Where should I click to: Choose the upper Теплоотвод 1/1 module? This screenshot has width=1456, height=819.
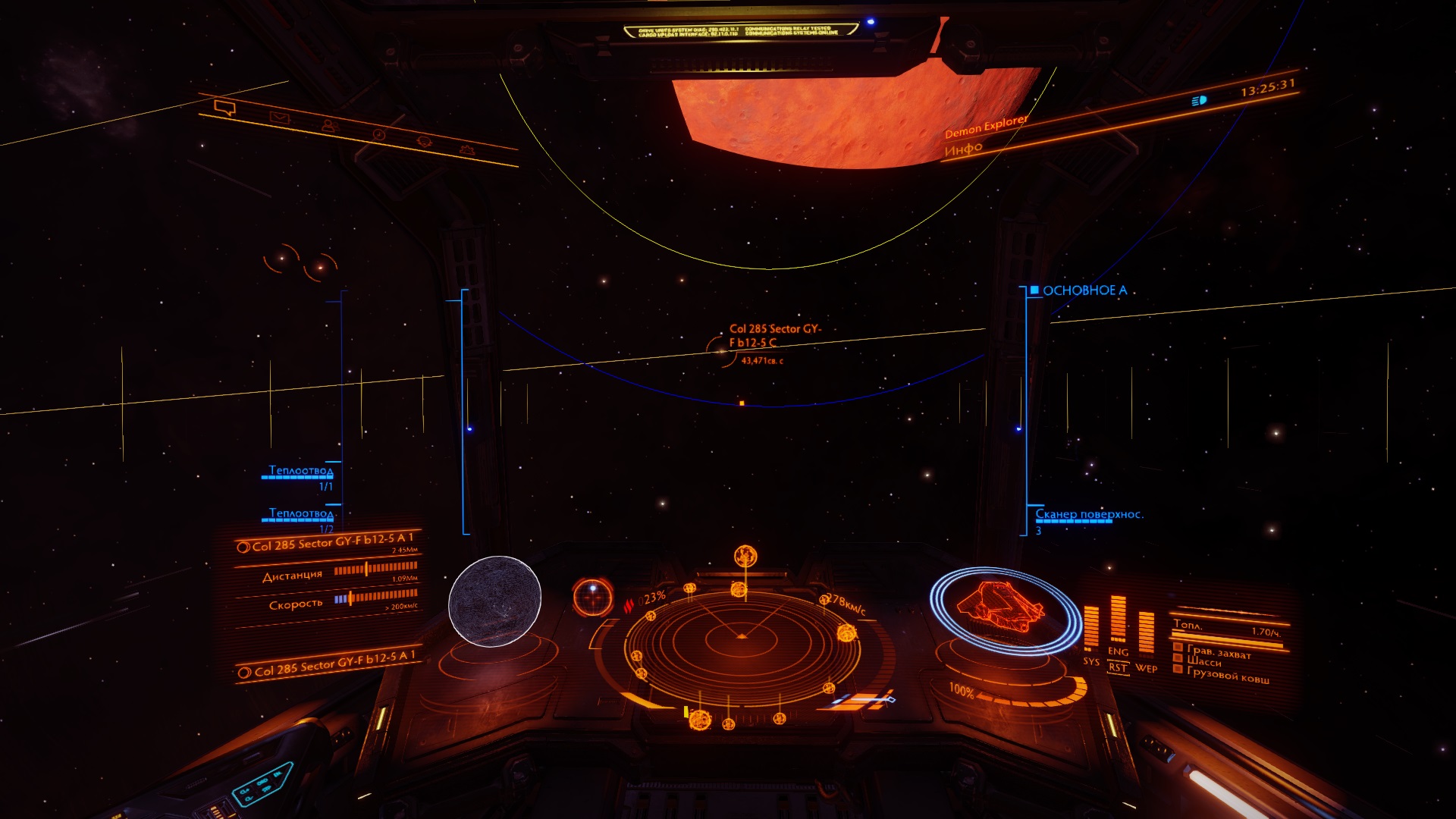[300, 472]
